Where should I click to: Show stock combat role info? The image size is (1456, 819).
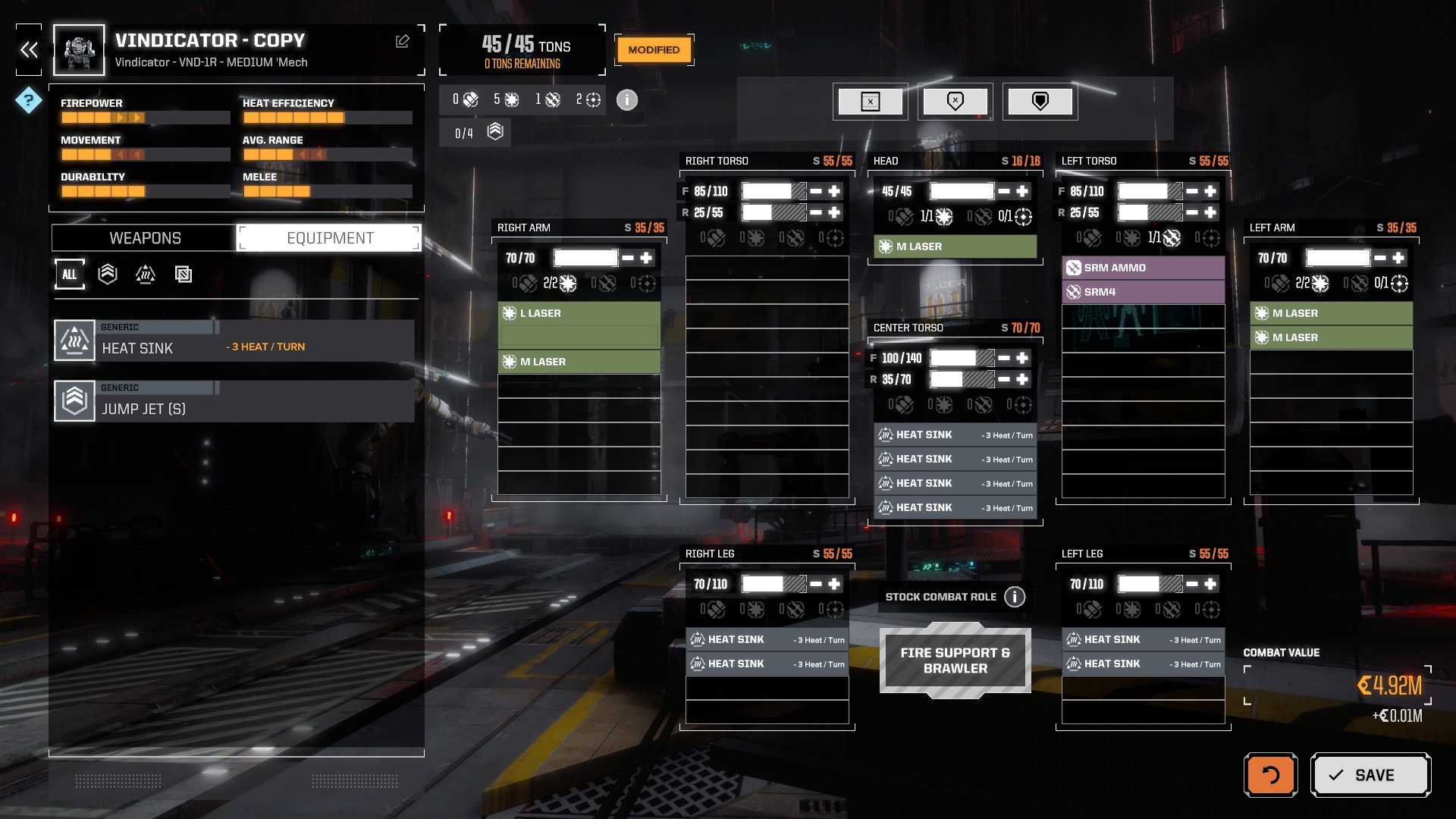pos(1015,597)
